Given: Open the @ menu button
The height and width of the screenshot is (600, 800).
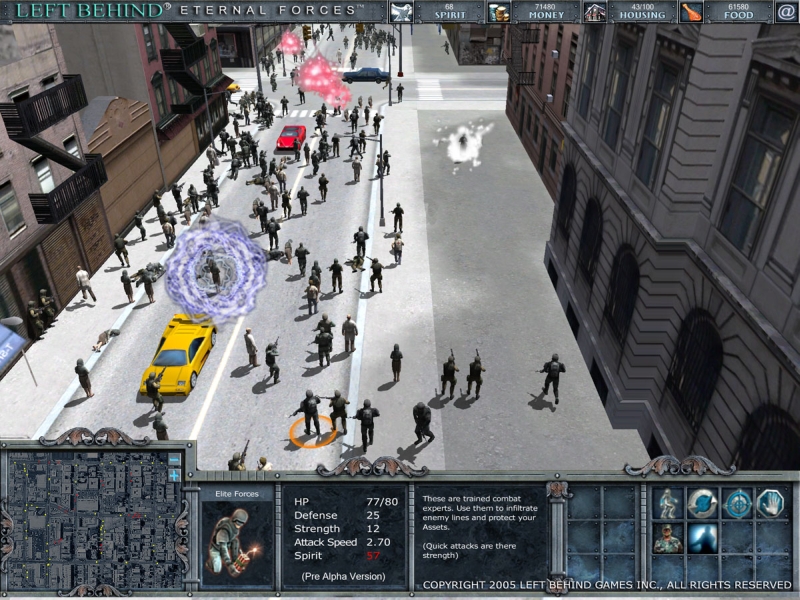Looking at the screenshot, I should pyautogui.click(x=786, y=12).
